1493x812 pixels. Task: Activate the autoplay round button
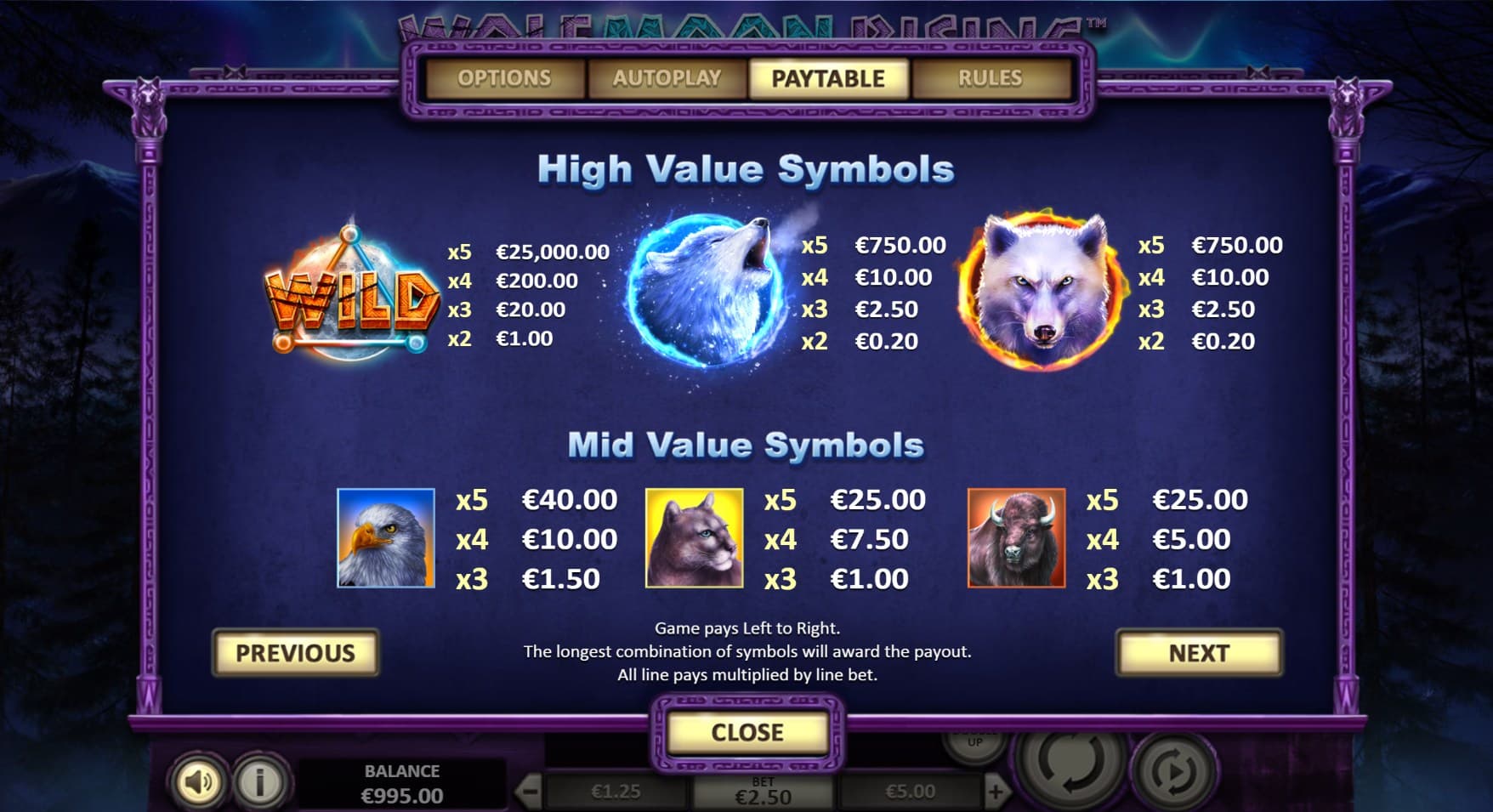pyautogui.click(x=1176, y=771)
